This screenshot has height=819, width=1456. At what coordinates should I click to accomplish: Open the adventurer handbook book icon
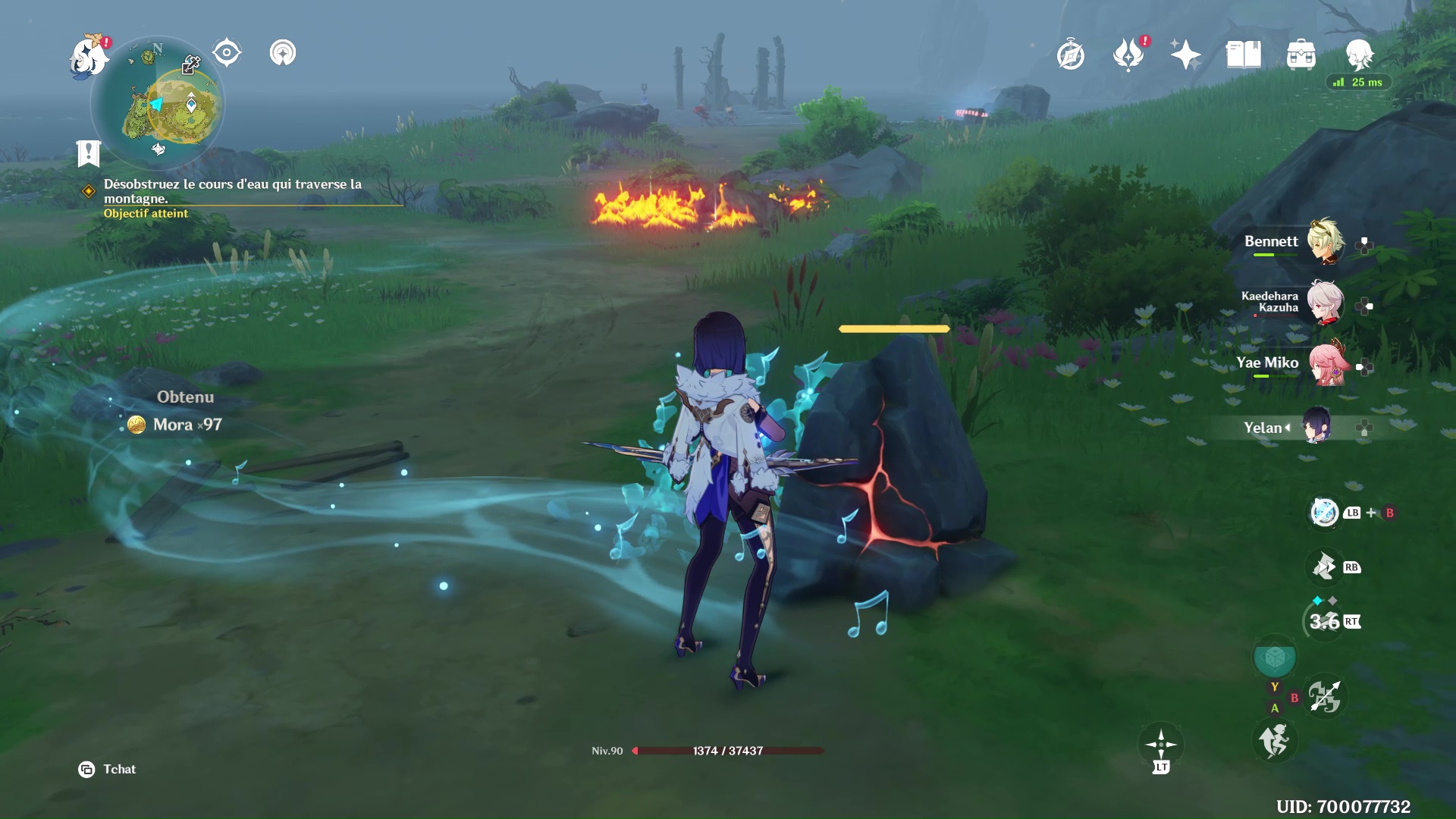[x=1243, y=55]
